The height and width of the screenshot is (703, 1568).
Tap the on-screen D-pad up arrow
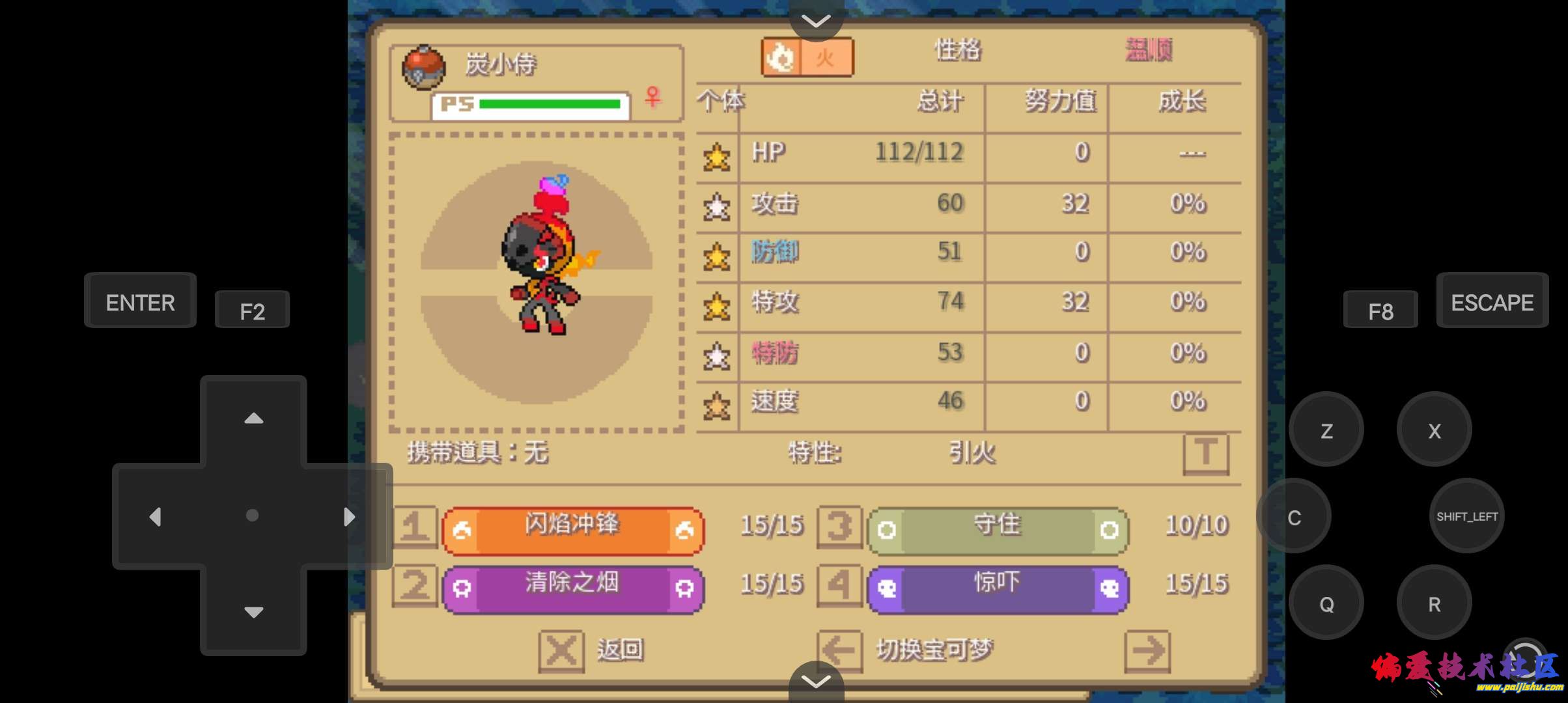[x=253, y=419]
